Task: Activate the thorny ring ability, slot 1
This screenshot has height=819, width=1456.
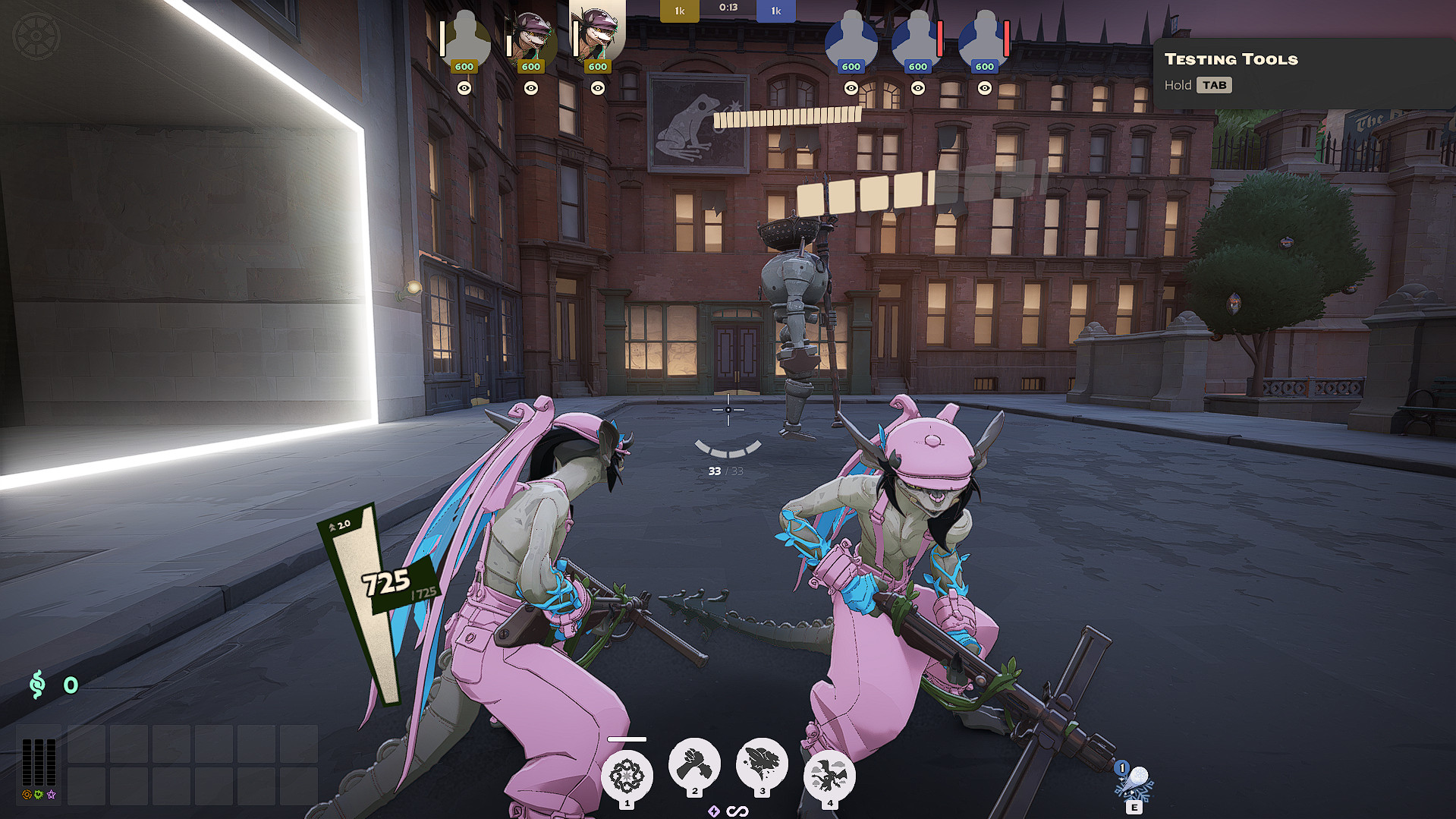Action: tap(627, 776)
